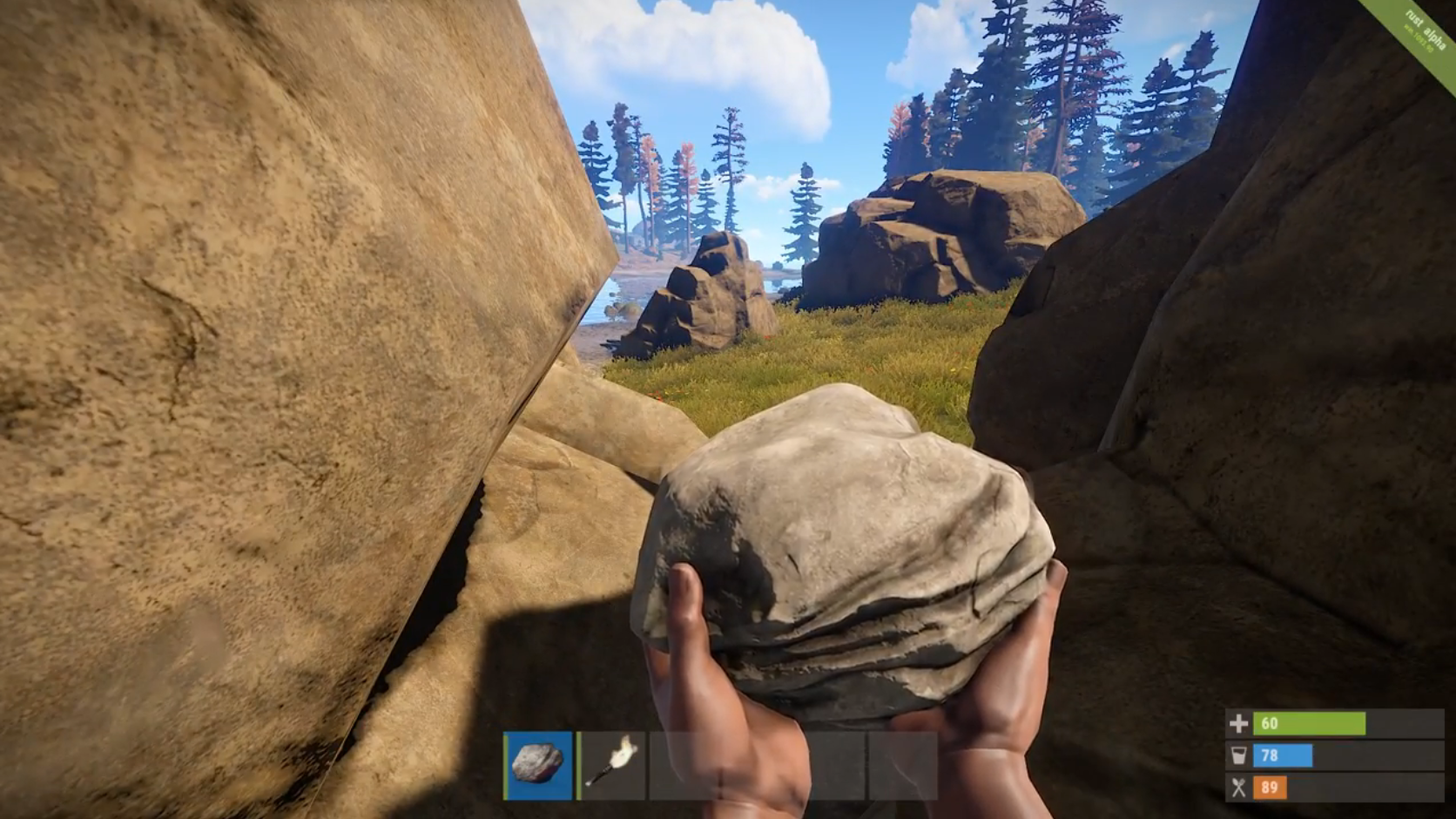The height and width of the screenshot is (819, 1456).
Task: Select the torch hotbar slot
Action: click(x=612, y=765)
